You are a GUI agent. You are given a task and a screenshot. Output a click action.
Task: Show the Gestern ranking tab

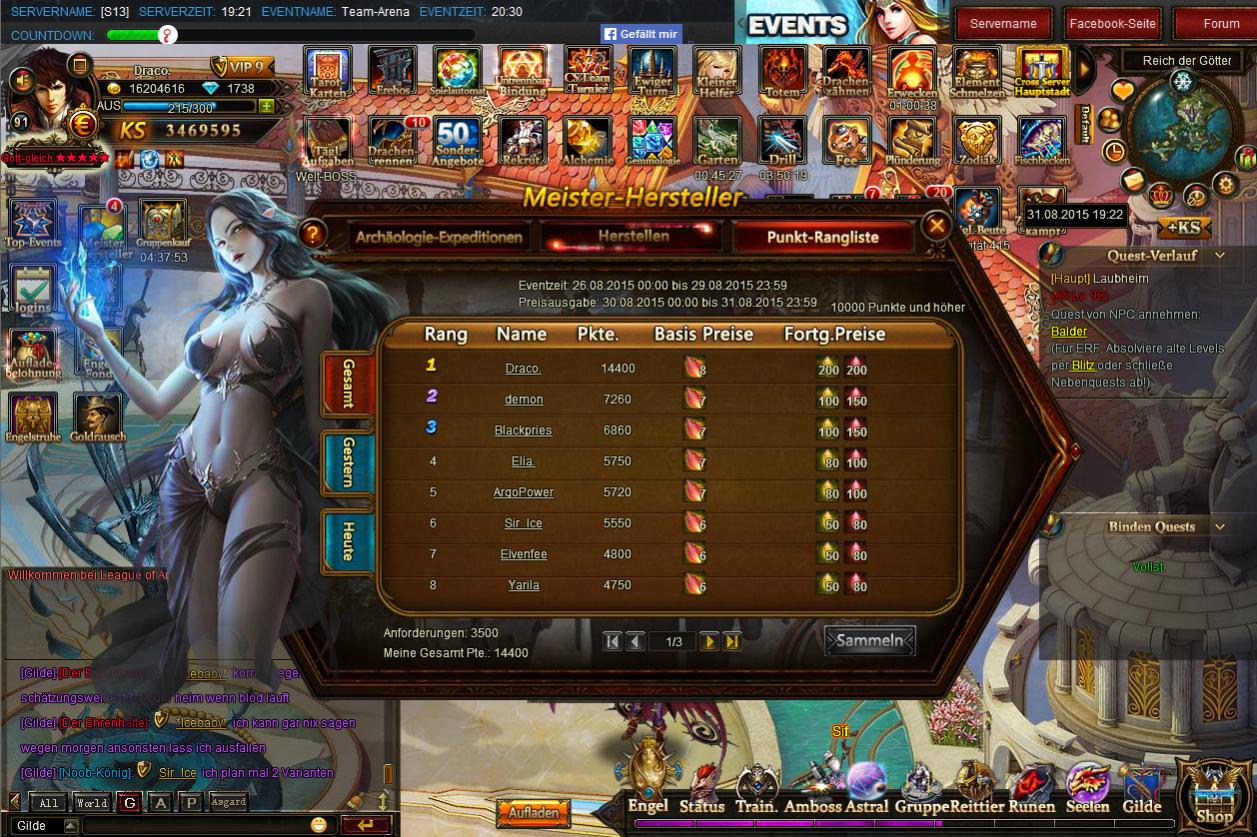point(347,462)
